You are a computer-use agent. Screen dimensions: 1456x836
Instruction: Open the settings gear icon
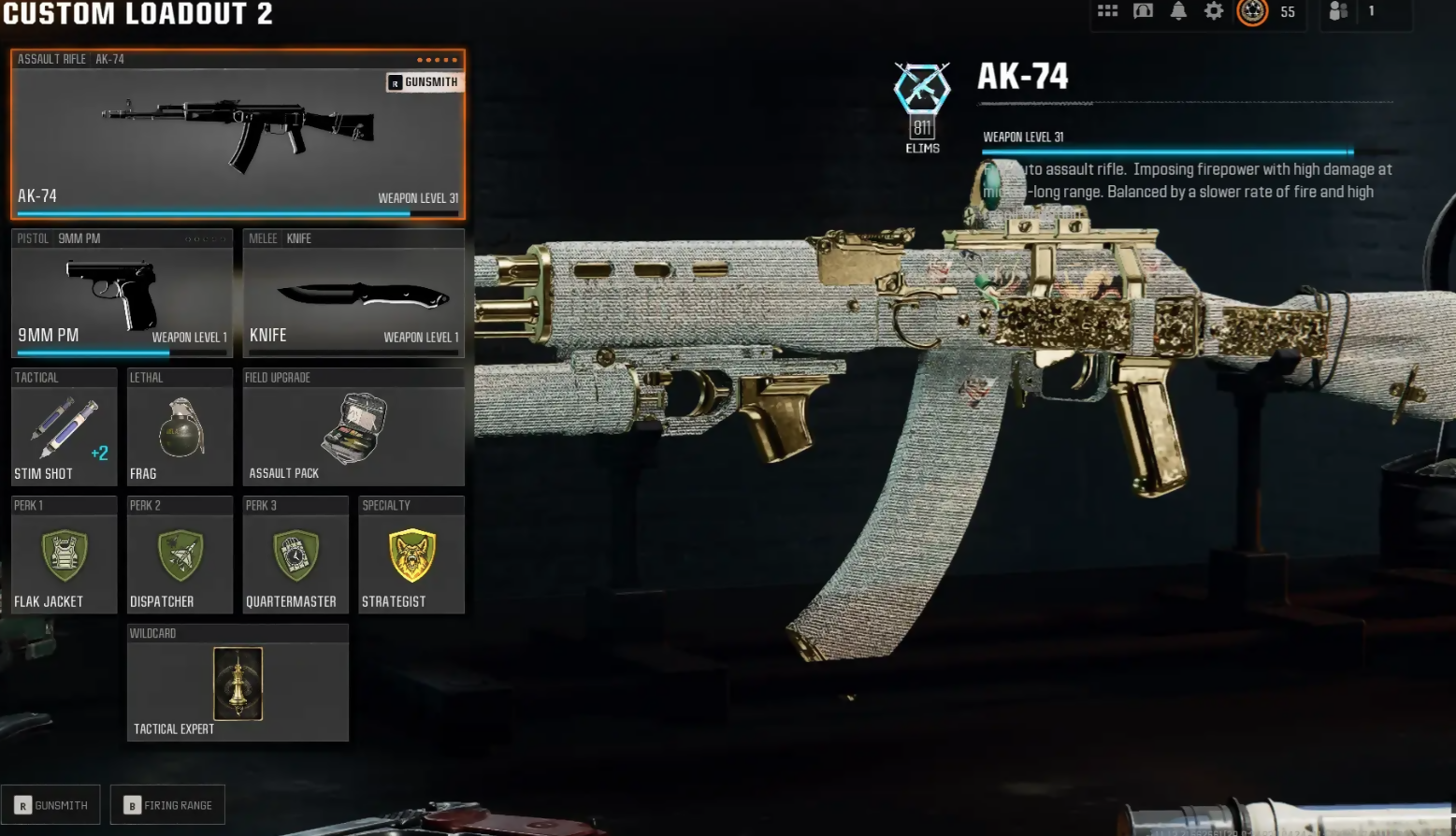point(1214,11)
